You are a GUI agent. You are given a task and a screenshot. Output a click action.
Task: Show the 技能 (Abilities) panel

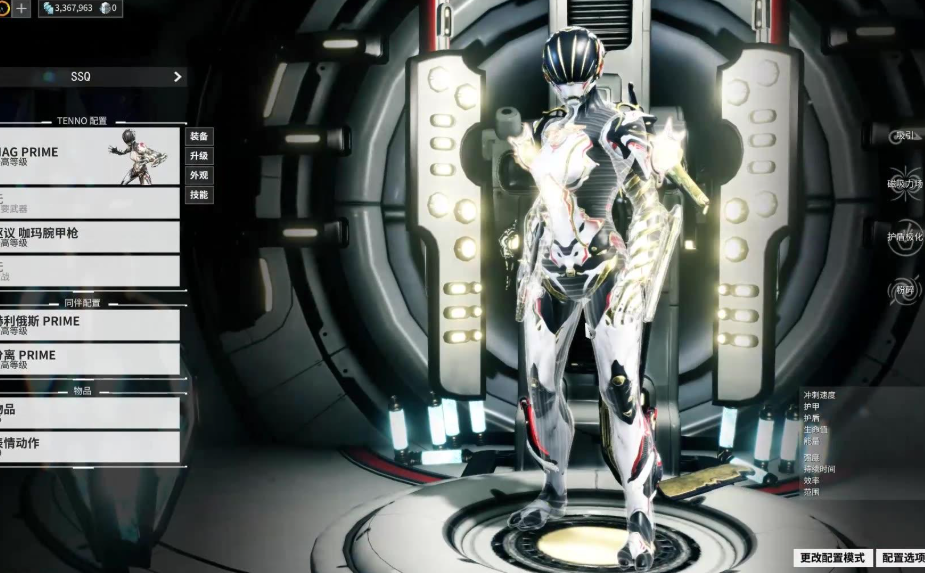pos(199,195)
